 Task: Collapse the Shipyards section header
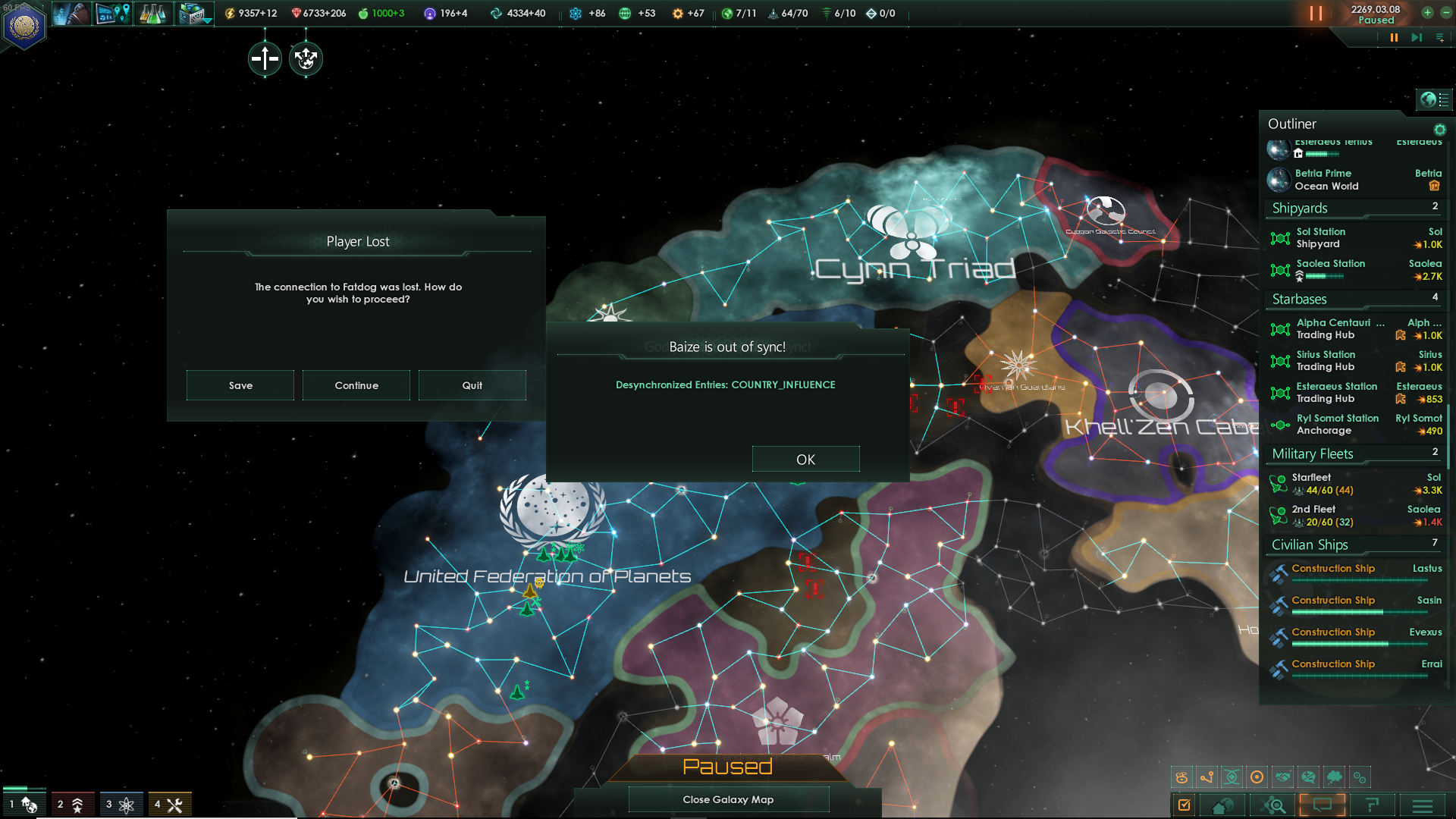coord(1300,208)
